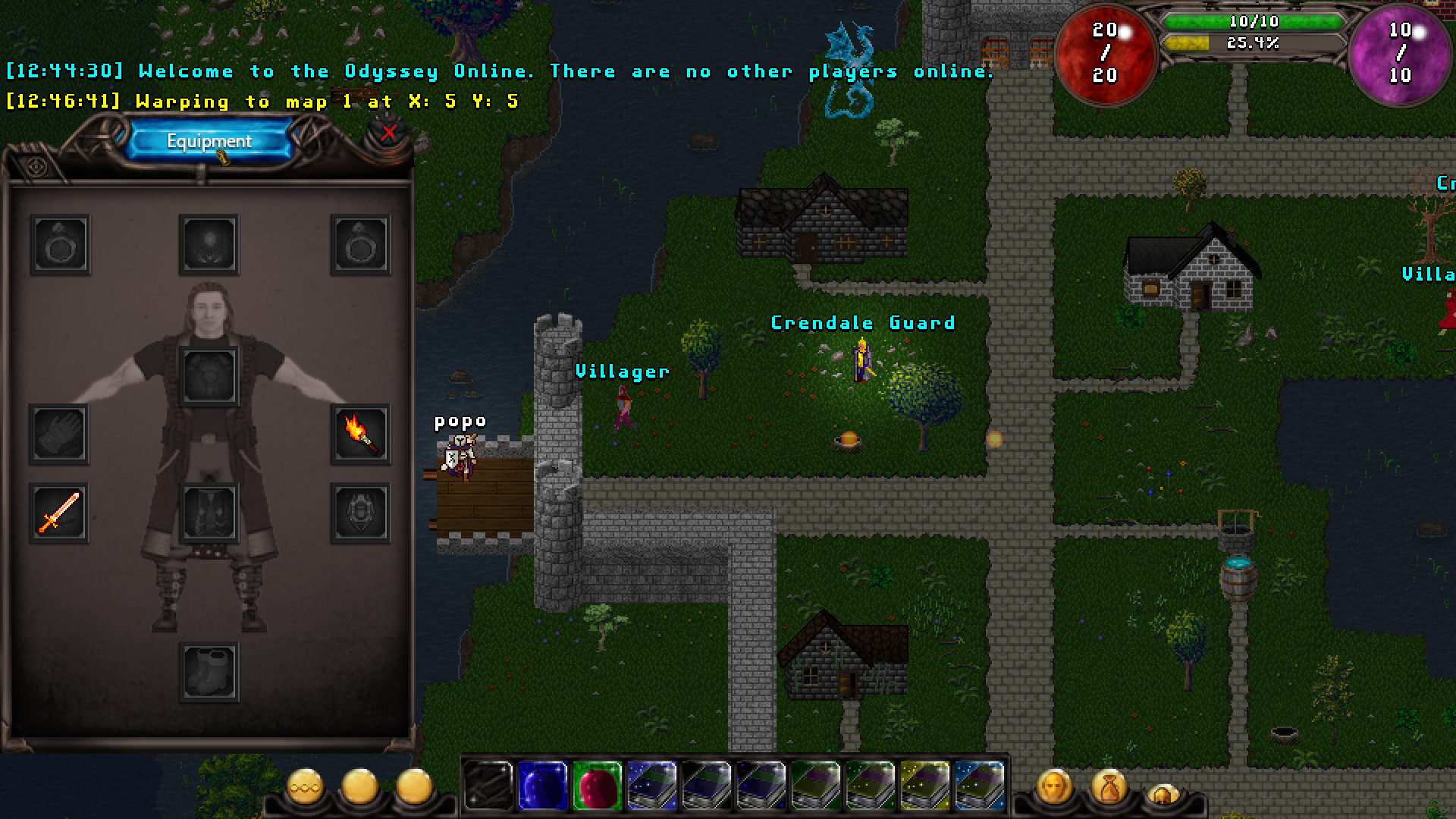This screenshot has width=1456, height=819.
Task: Select the chest armor slot
Action: [x=210, y=373]
